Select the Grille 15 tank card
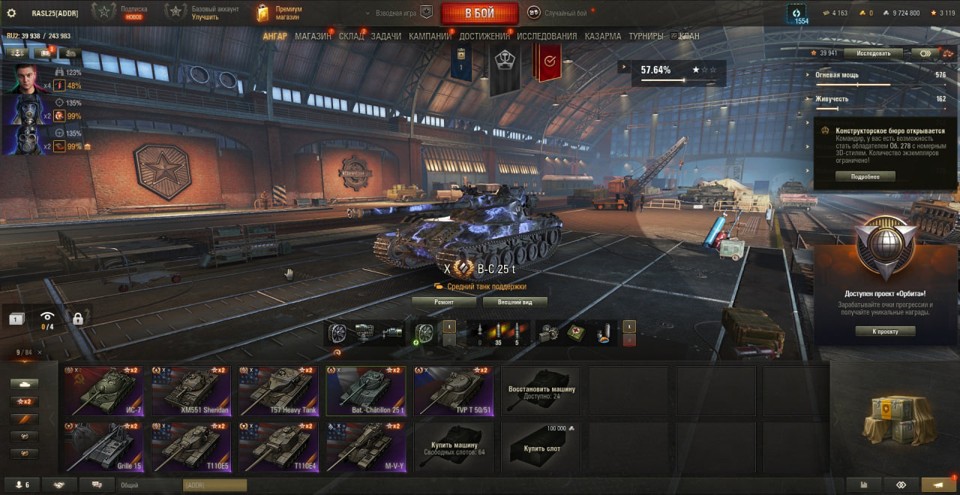Image resolution: width=960 pixels, height=495 pixels. 102,445
